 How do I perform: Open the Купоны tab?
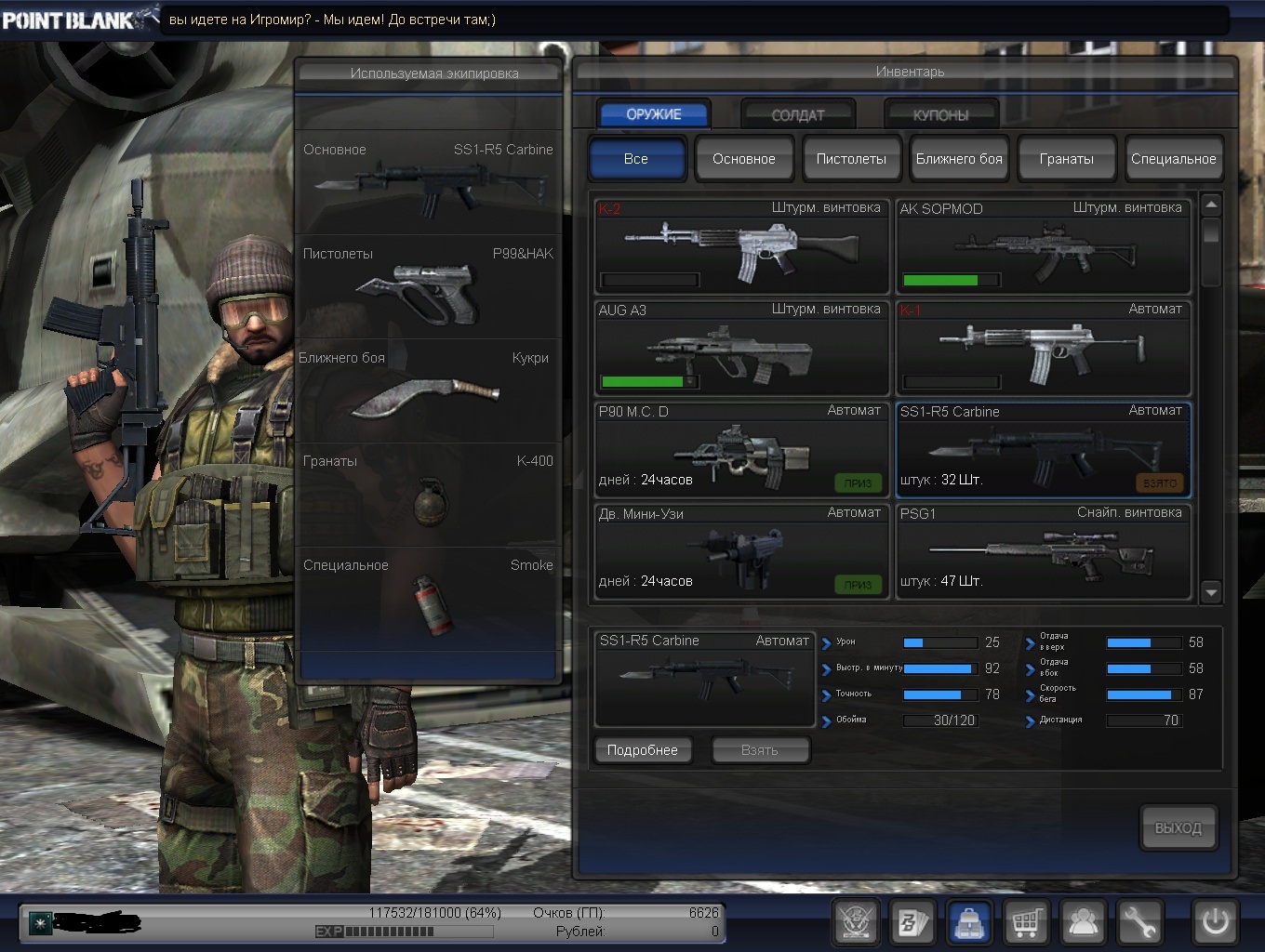[940, 114]
